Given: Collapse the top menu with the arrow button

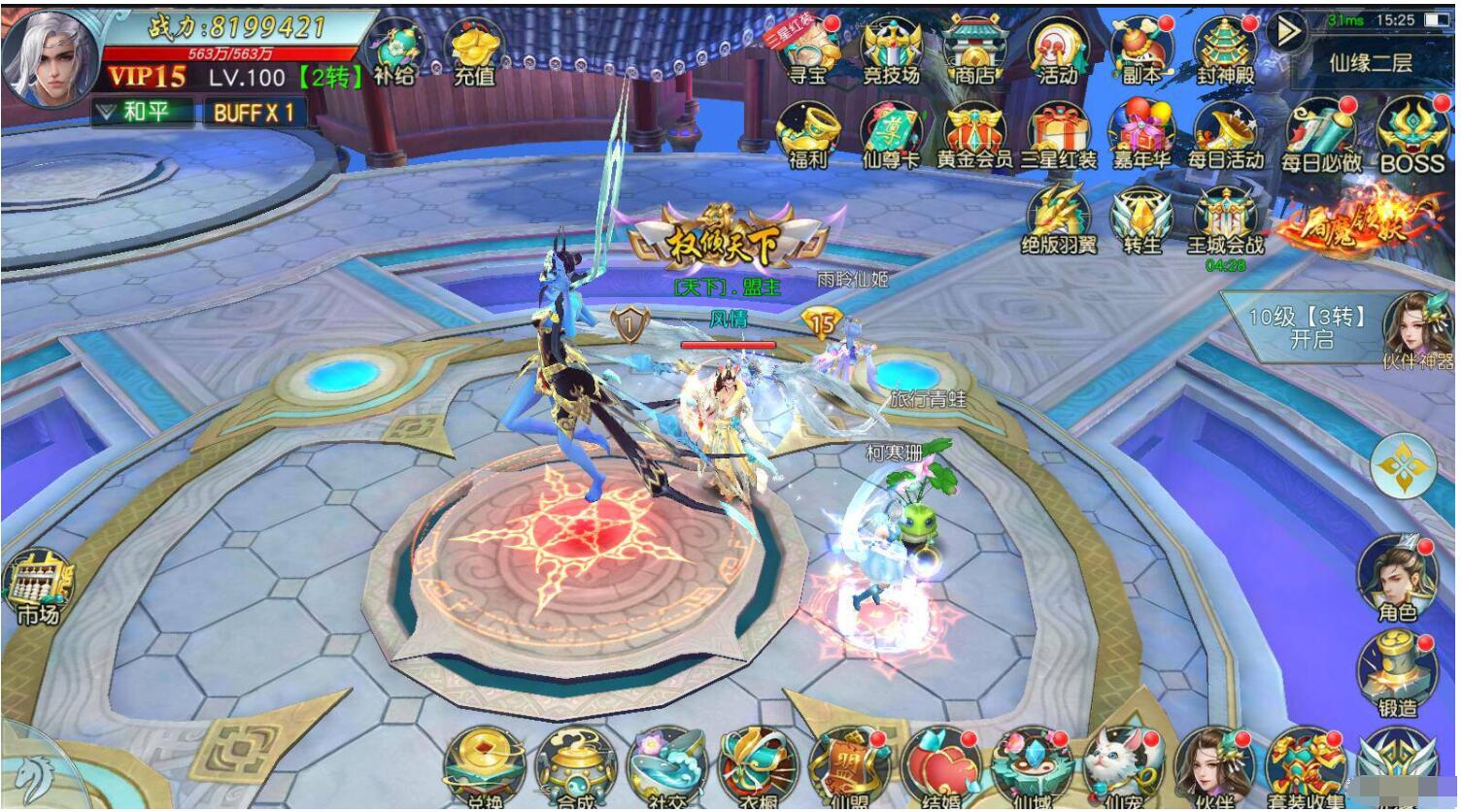Looking at the screenshot, I should pyautogui.click(x=1289, y=32).
